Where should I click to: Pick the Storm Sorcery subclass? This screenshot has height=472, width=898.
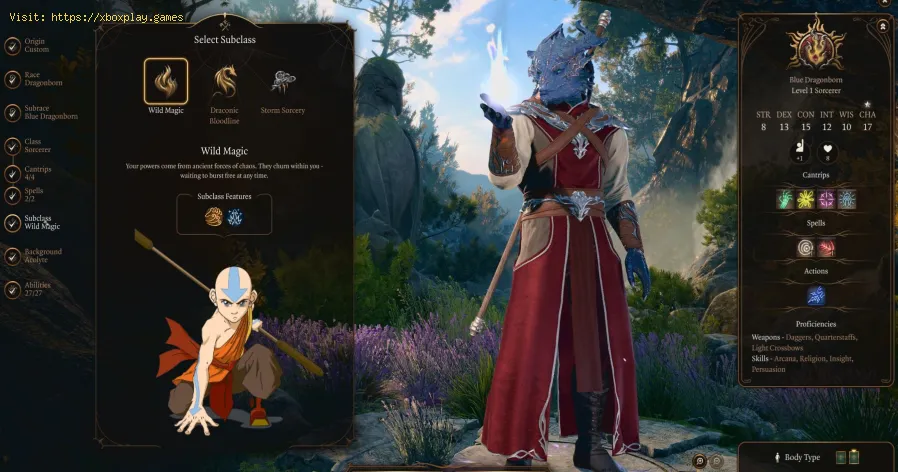(282, 81)
